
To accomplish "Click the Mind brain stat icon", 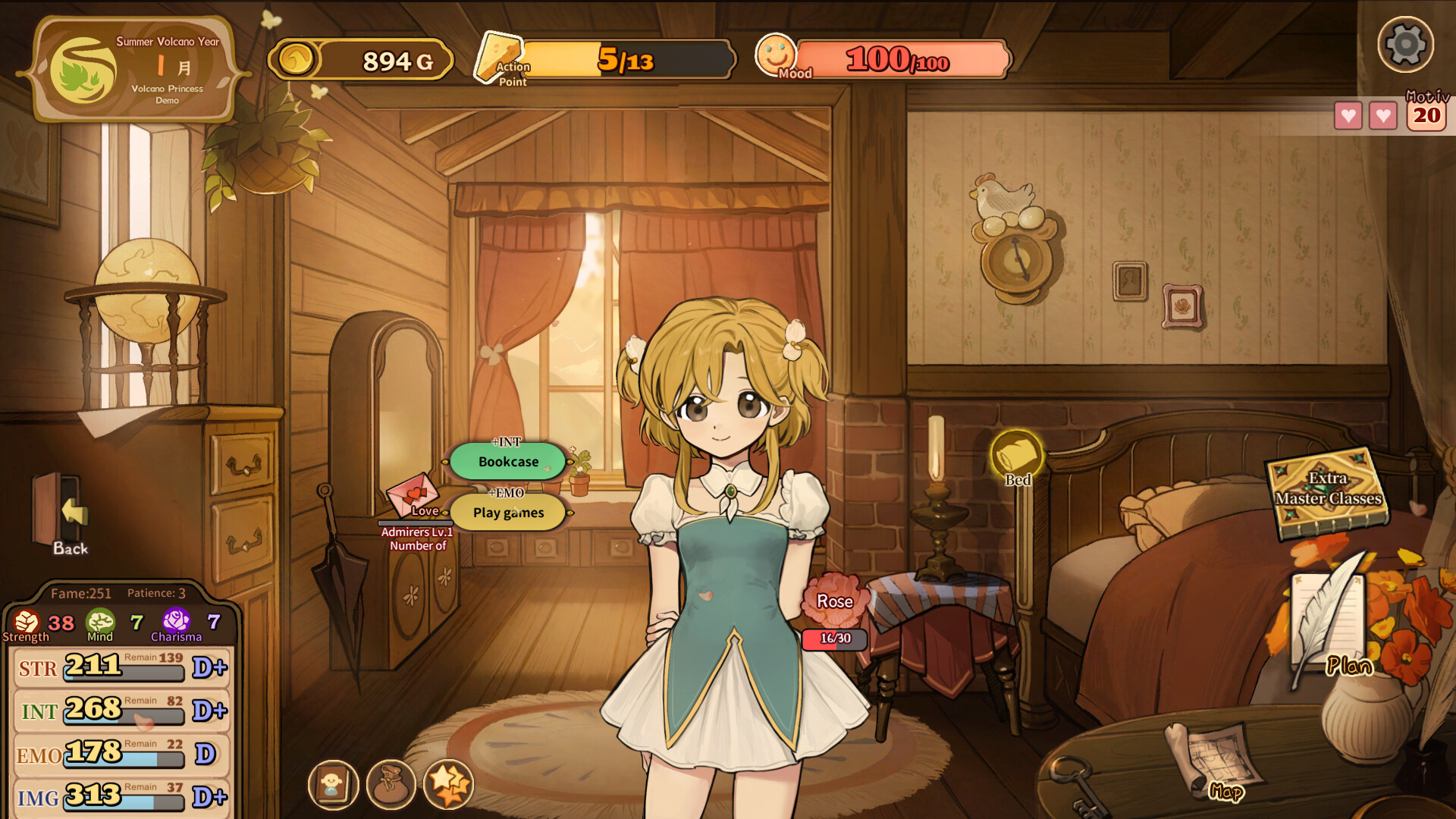I will pos(101,622).
